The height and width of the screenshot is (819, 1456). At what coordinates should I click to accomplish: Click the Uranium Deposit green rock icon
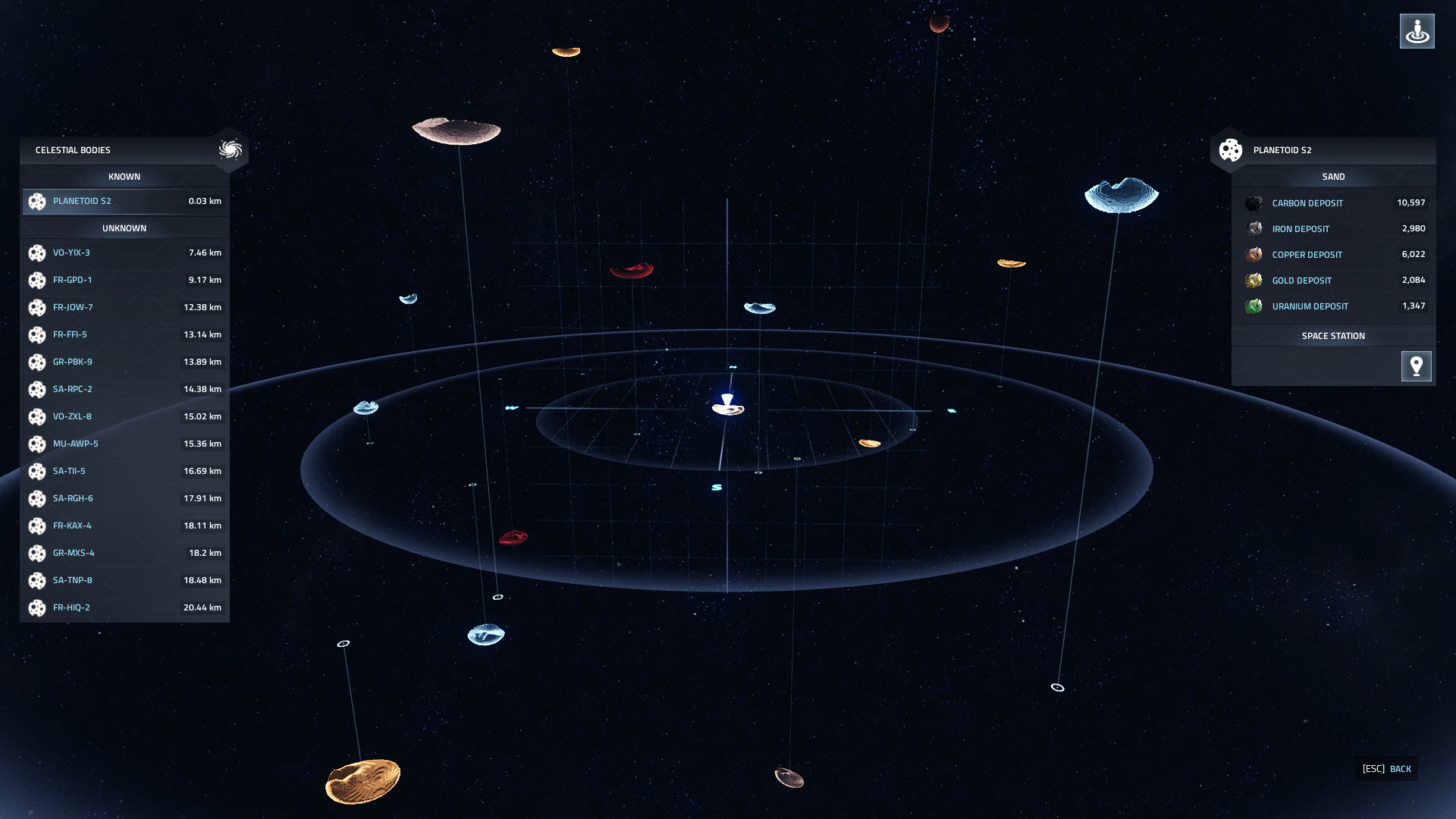[1254, 306]
